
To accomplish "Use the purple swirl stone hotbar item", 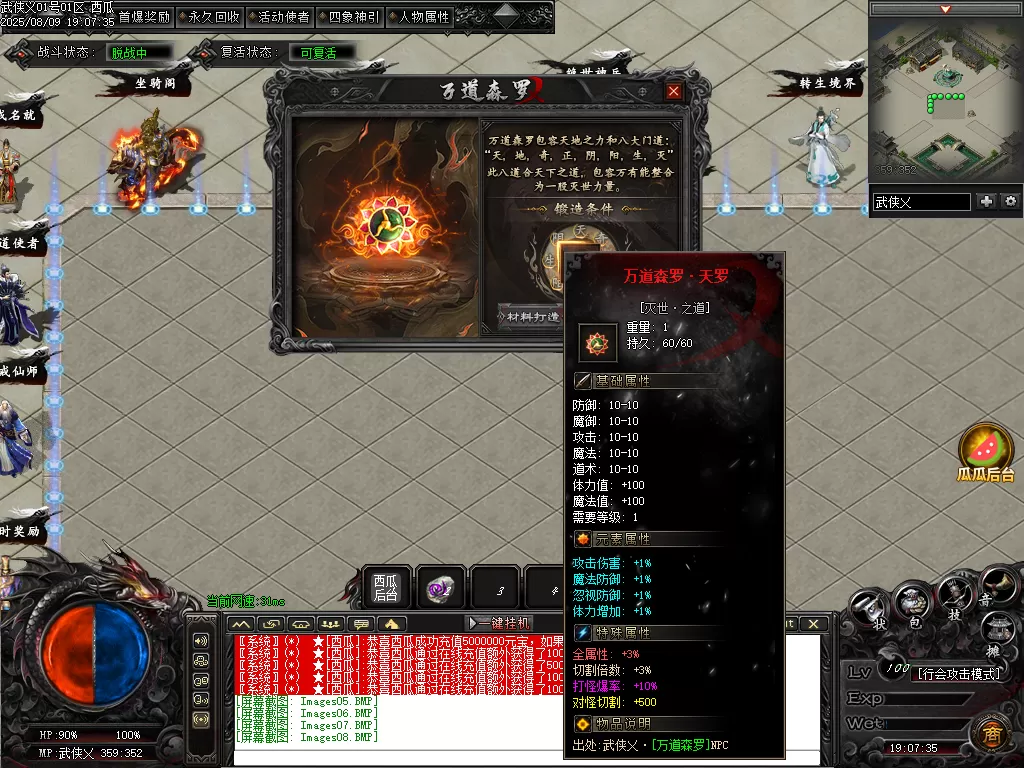I will point(440,588).
